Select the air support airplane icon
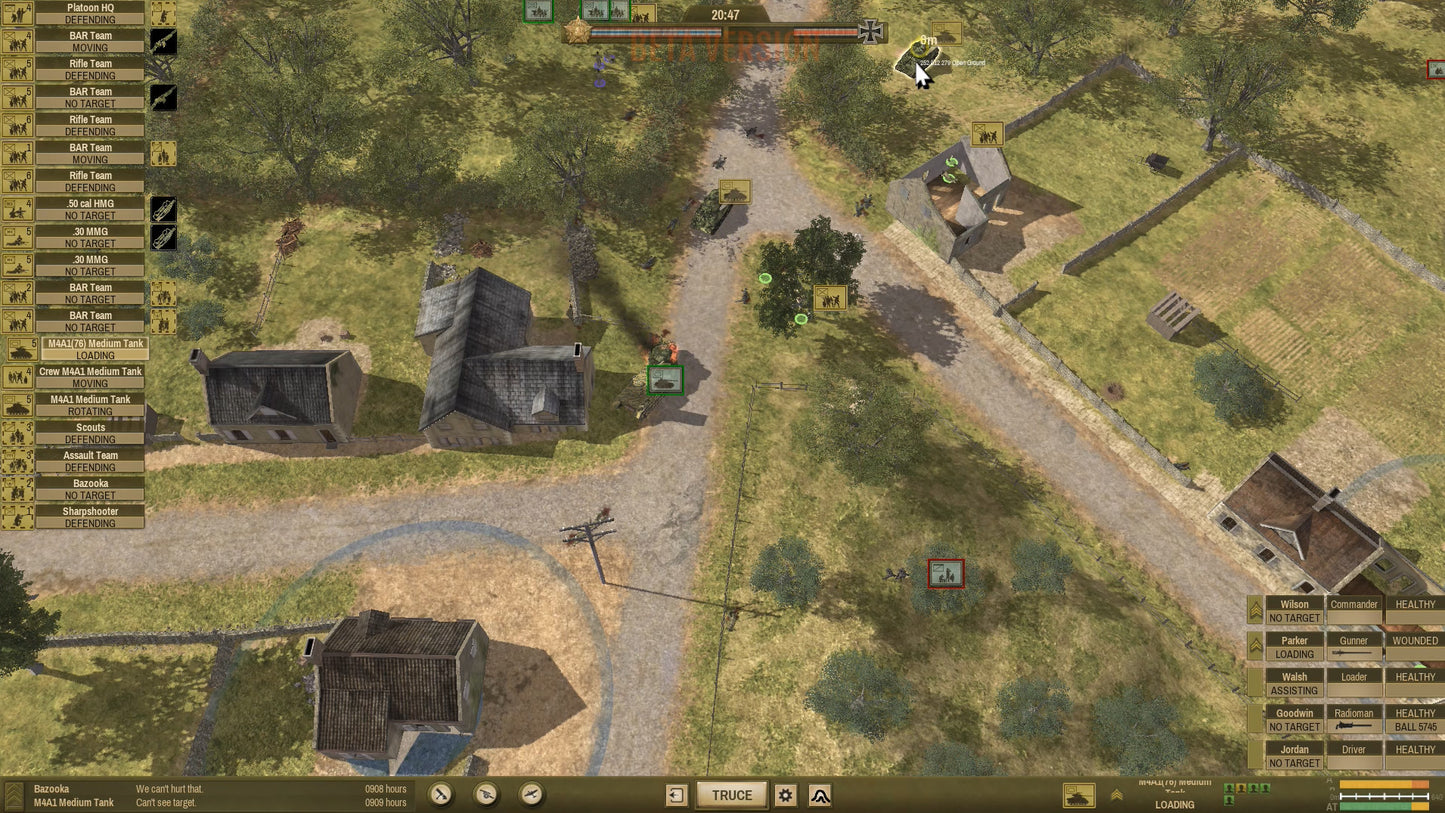Screen dimensions: 1445x813 (527, 795)
